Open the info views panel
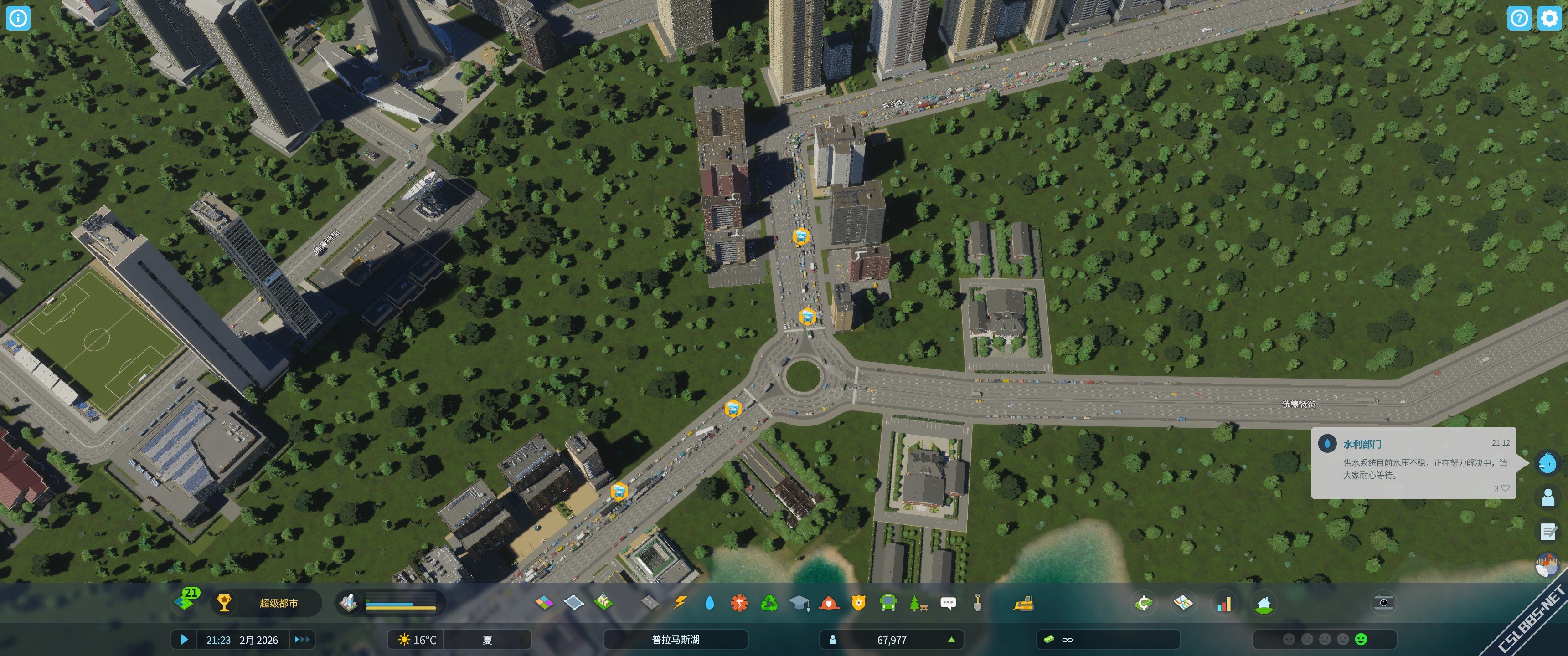Screen dimensions: 1568x656 click(x=18, y=18)
